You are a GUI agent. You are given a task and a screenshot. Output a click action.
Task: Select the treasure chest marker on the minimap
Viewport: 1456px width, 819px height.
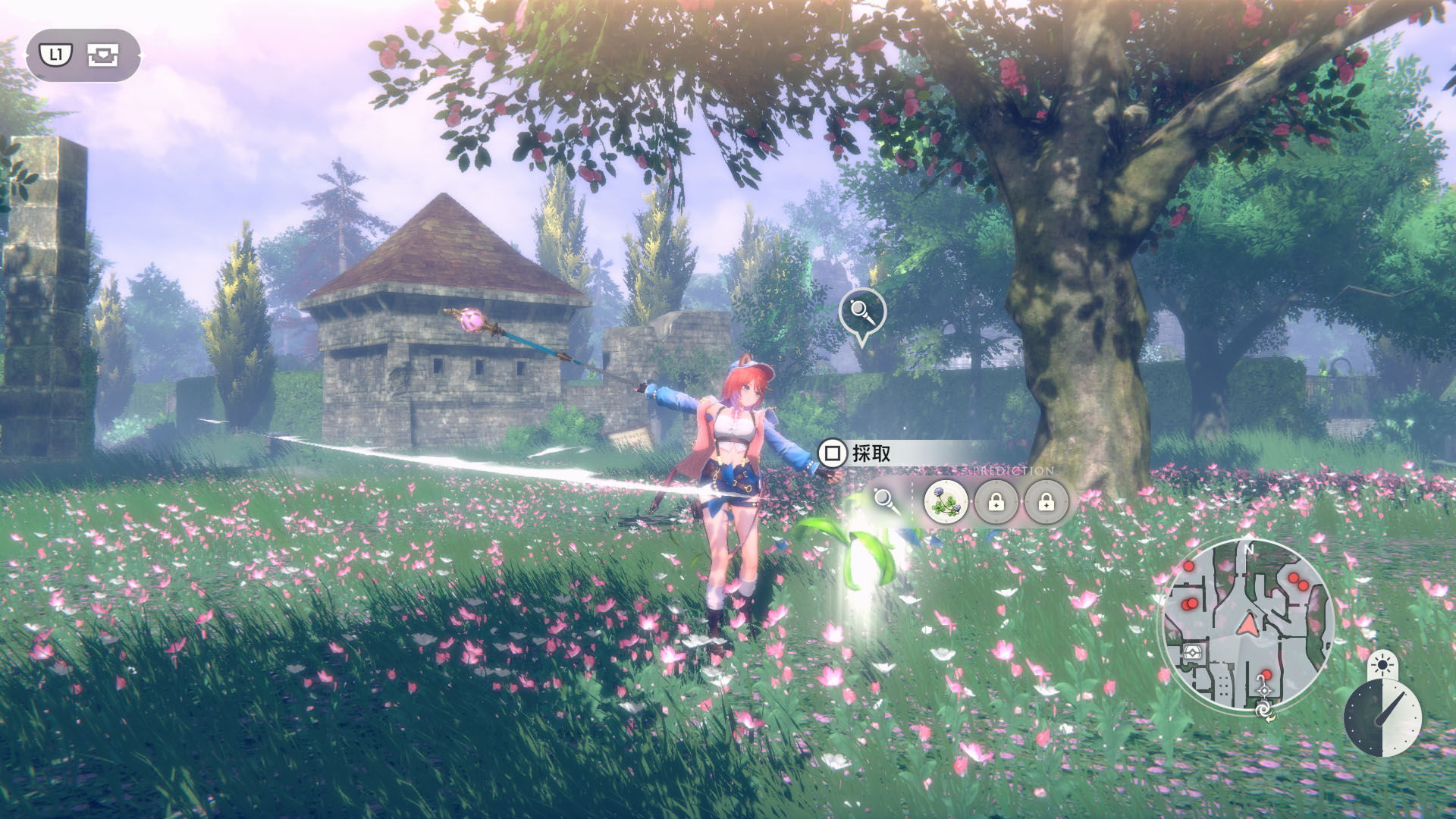pos(1193,651)
